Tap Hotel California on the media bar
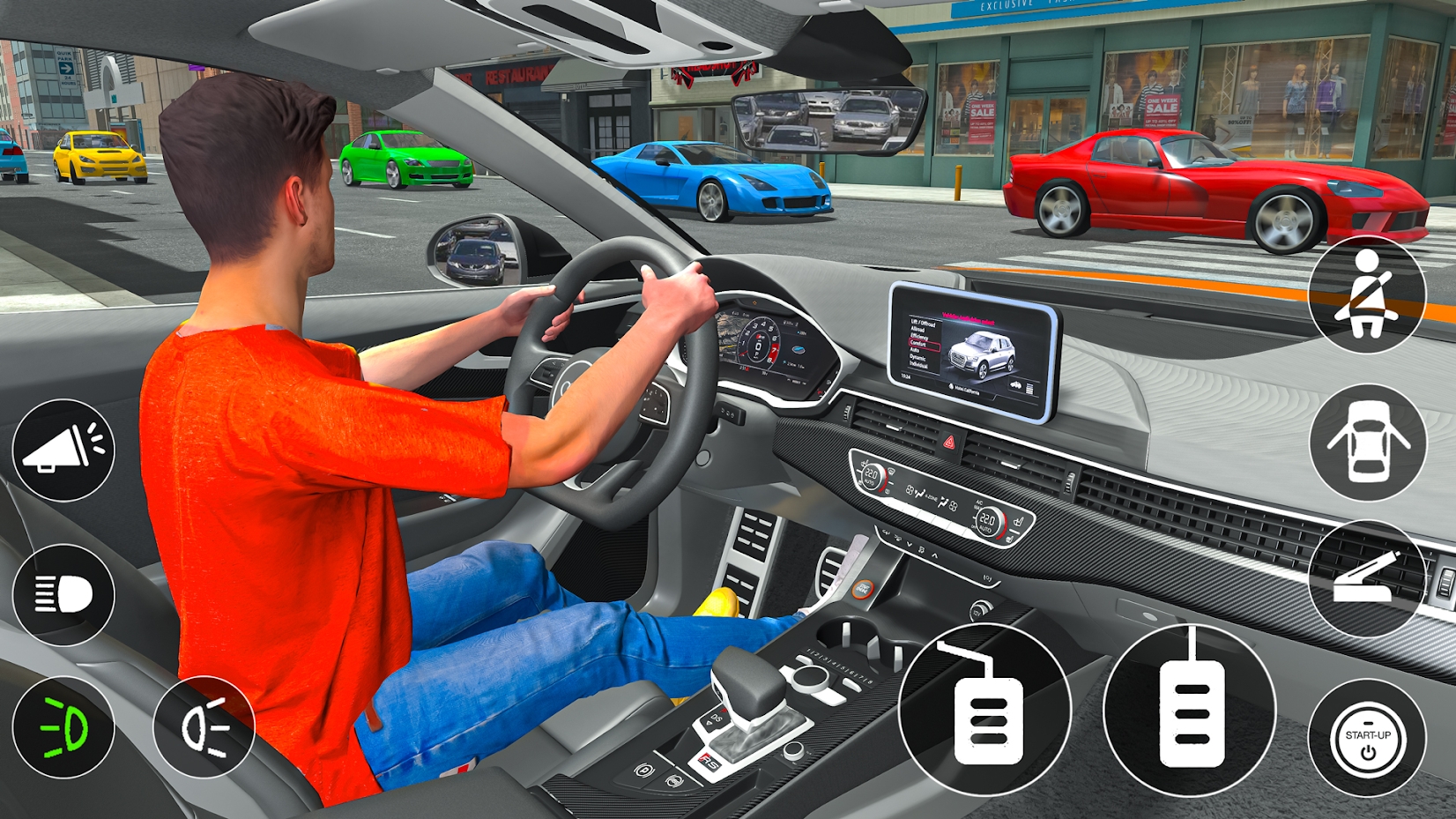This screenshot has height=819, width=1456. [x=966, y=391]
